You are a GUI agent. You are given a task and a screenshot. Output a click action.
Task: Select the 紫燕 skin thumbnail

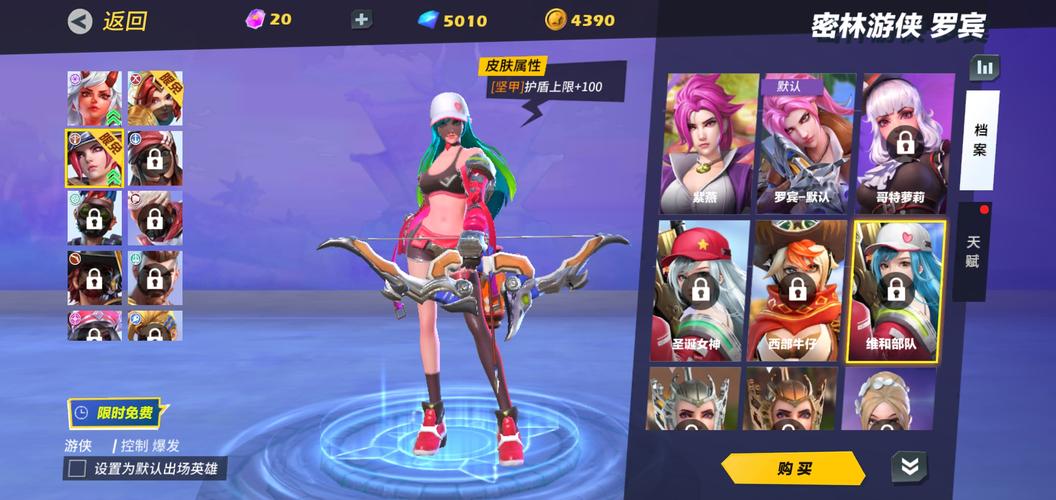[x=710, y=142]
